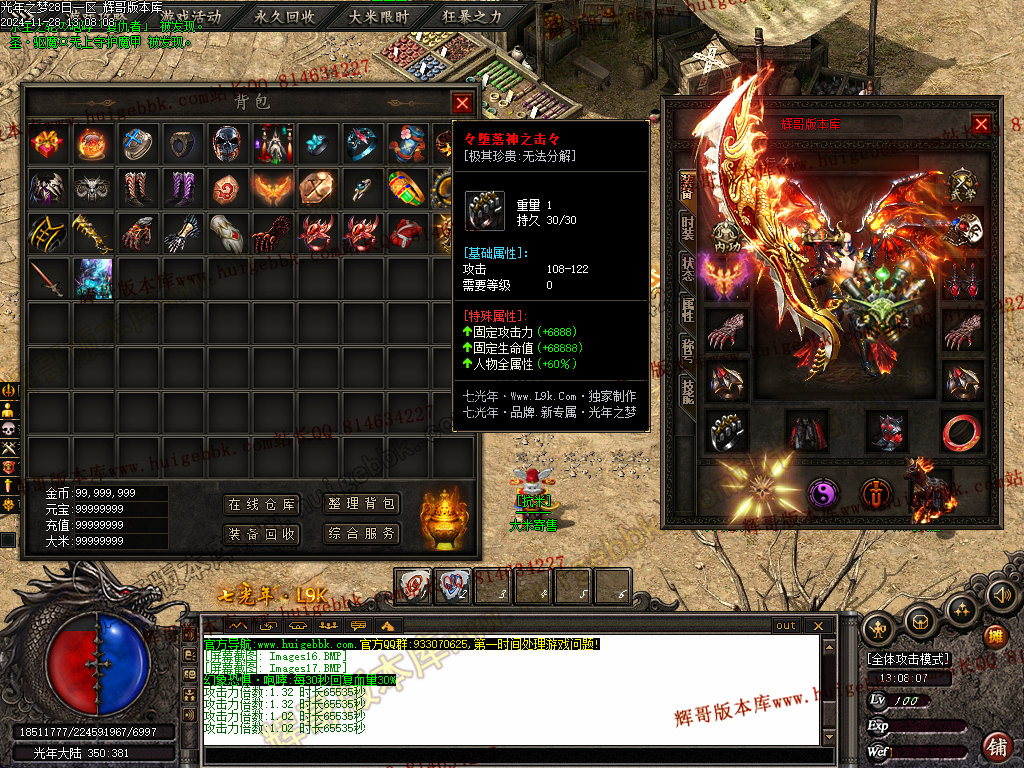Switch to the 技能 skills tab
Screen dimensions: 1024x768
[688, 391]
